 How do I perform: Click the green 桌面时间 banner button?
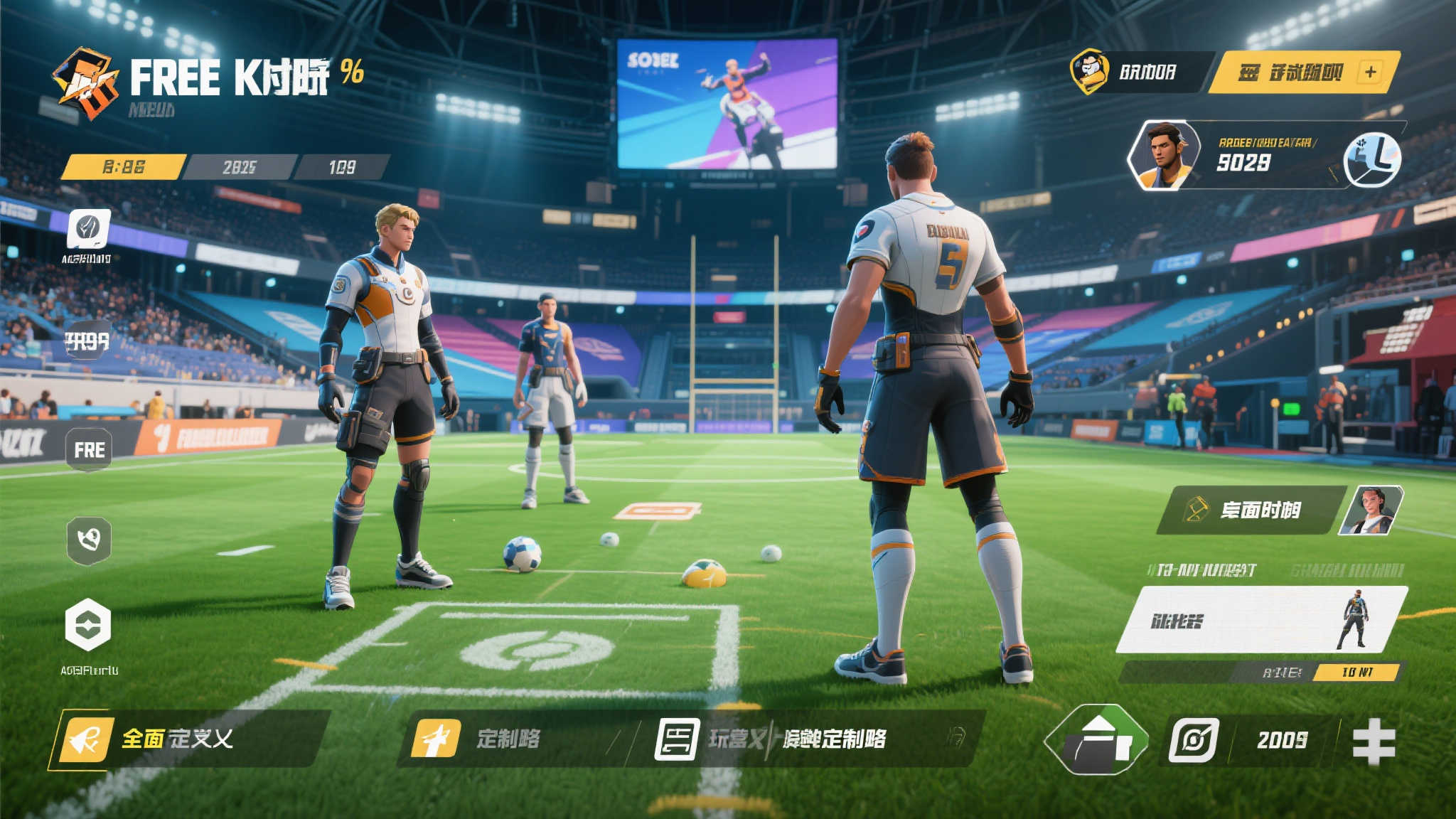1250,510
